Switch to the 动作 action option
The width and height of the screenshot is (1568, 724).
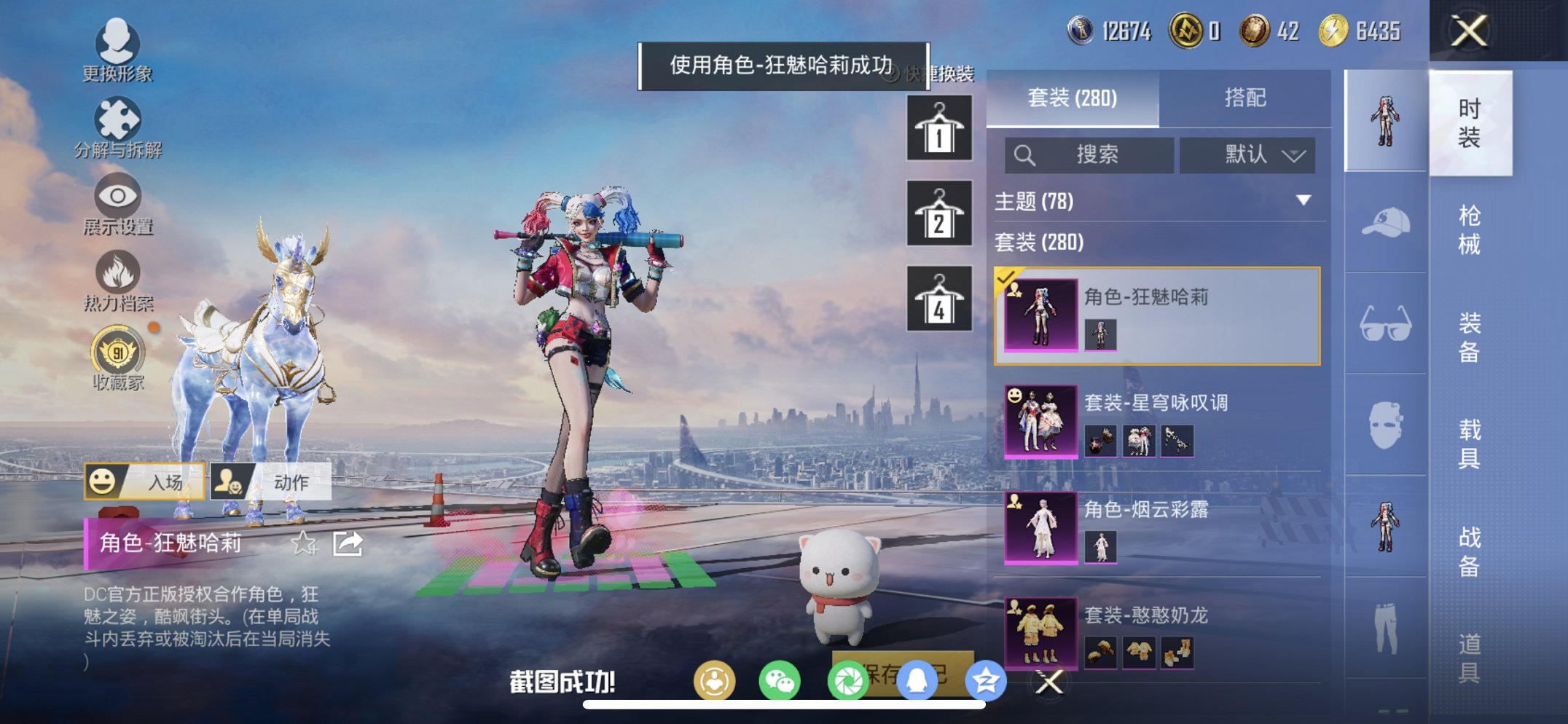pos(271,481)
